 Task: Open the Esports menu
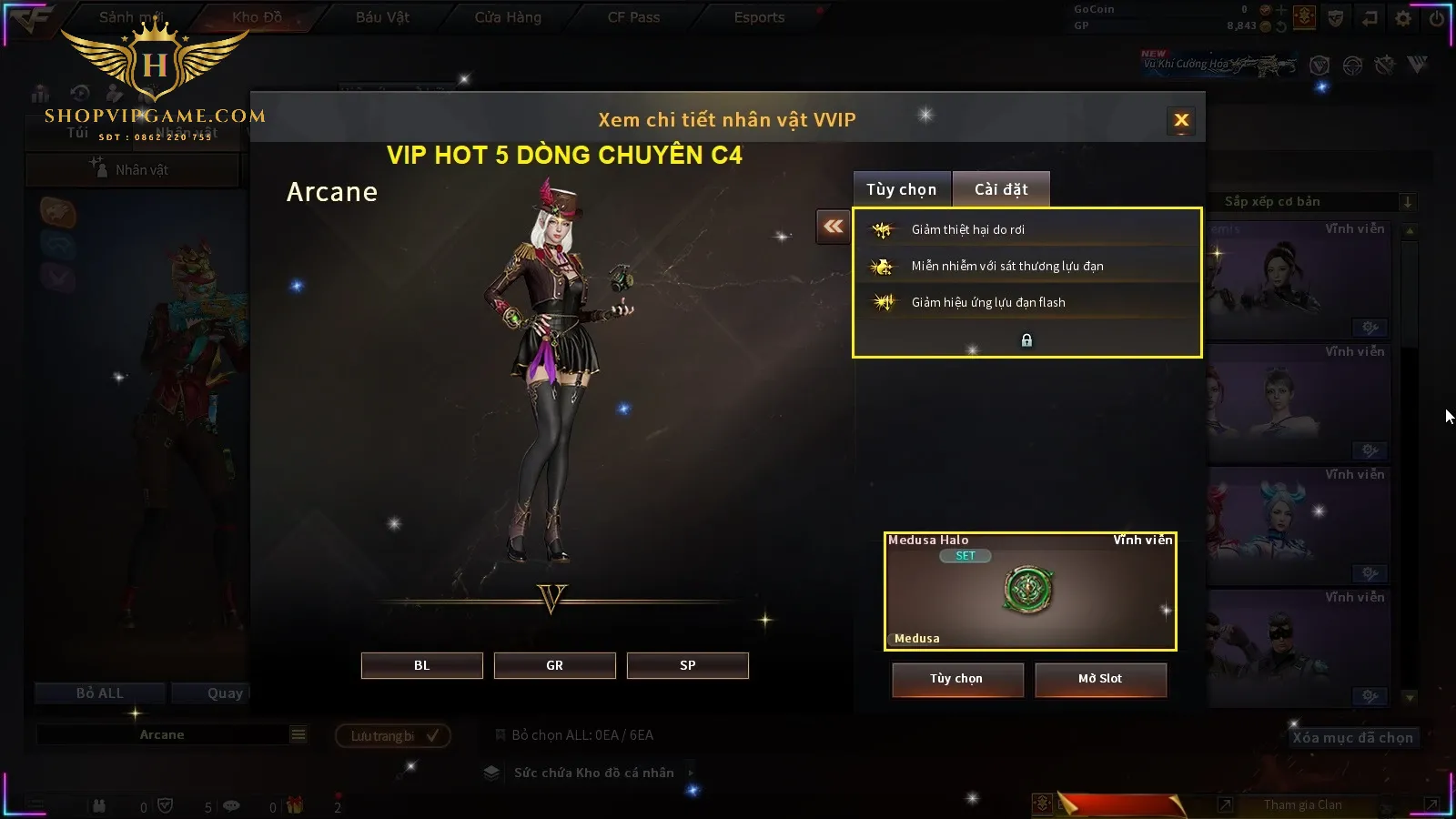tap(759, 17)
